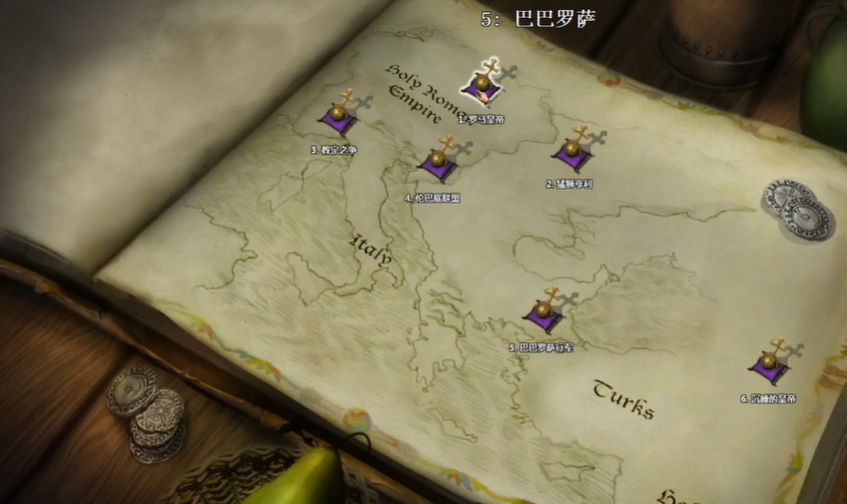847x504 pixels.
Task: Select scenario 4 伦巴底联盟 orb marker
Action: 436,162
